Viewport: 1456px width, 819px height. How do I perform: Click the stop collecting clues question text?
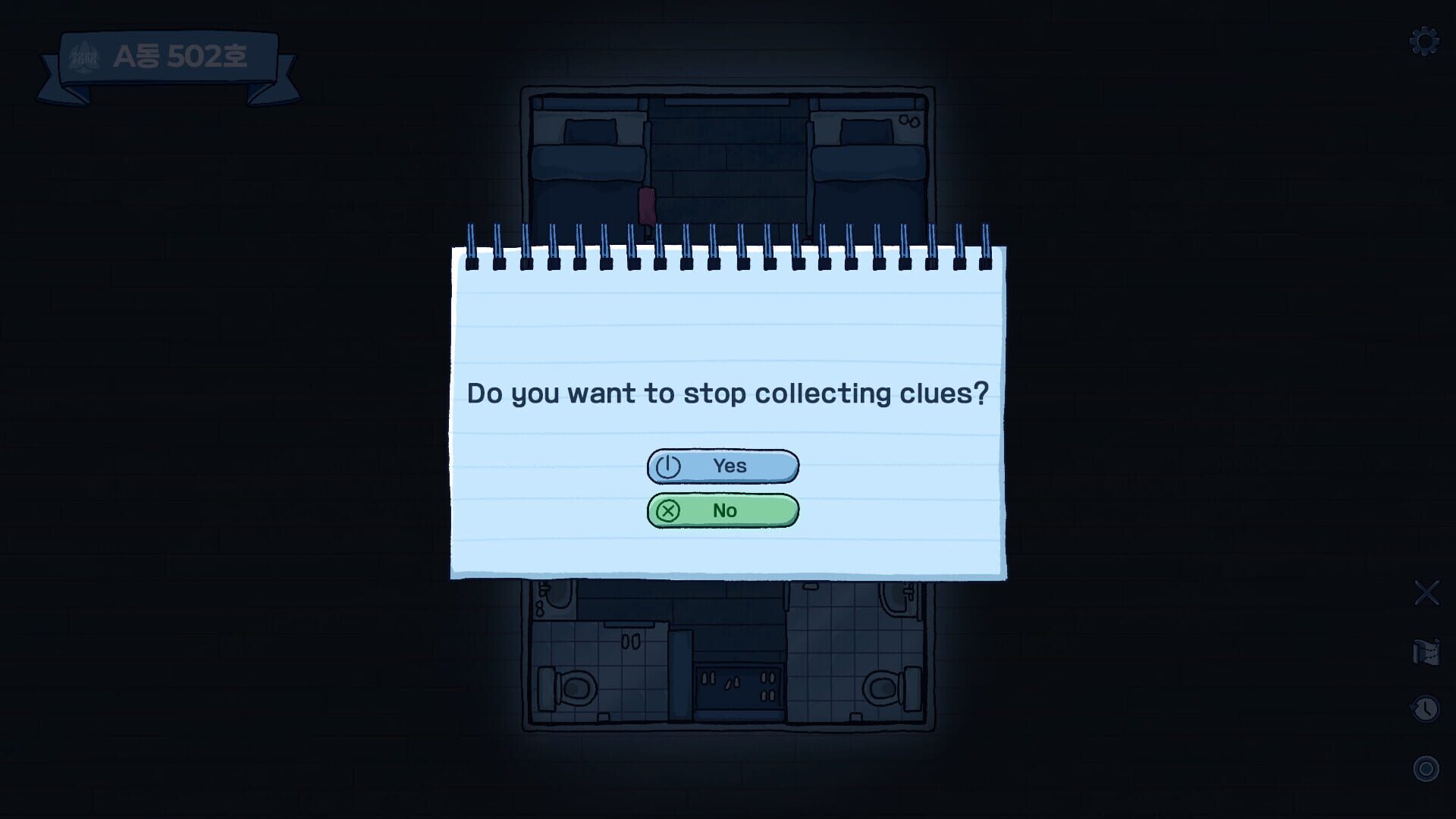(728, 393)
